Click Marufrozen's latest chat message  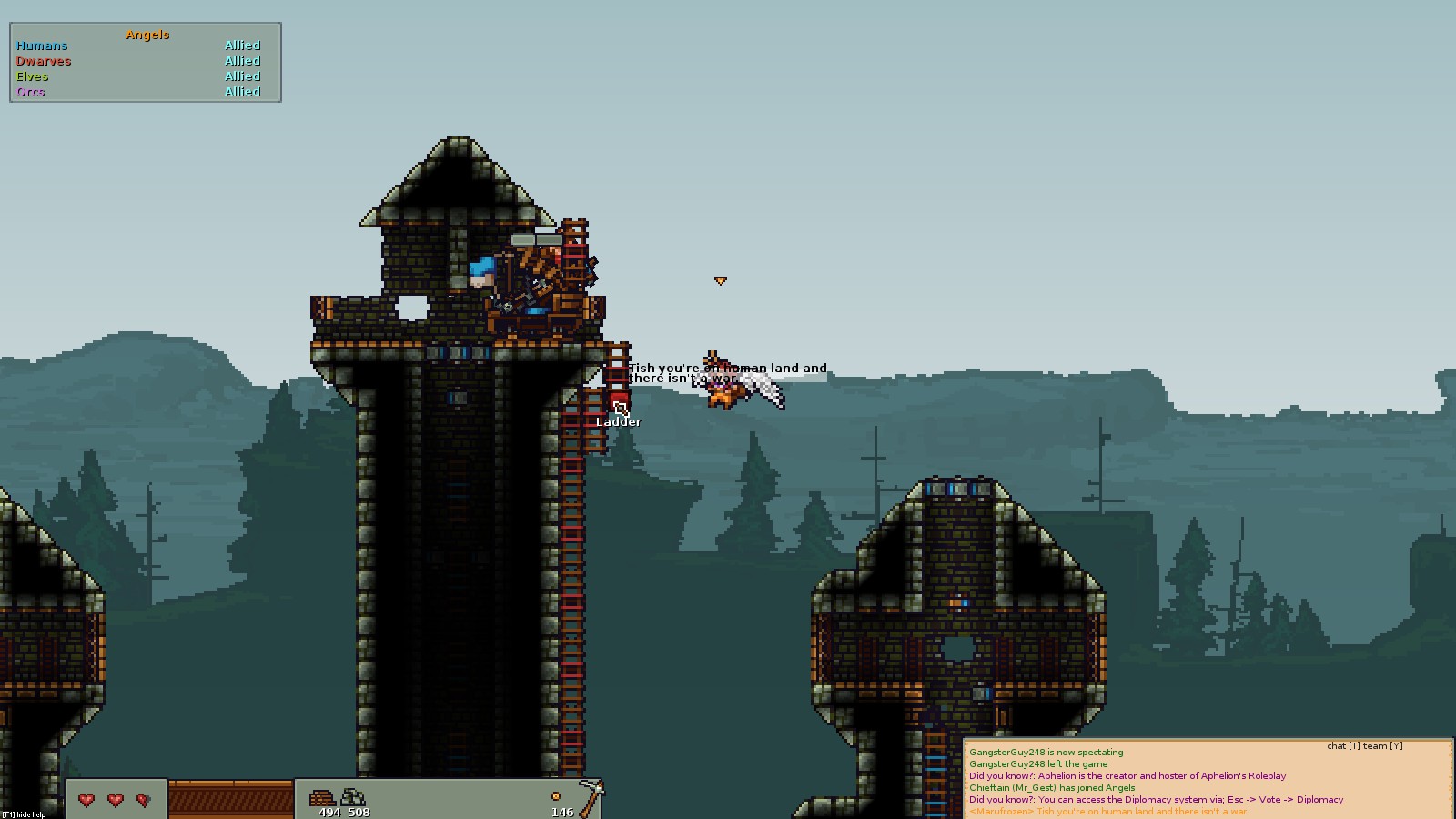[x=1107, y=812]
